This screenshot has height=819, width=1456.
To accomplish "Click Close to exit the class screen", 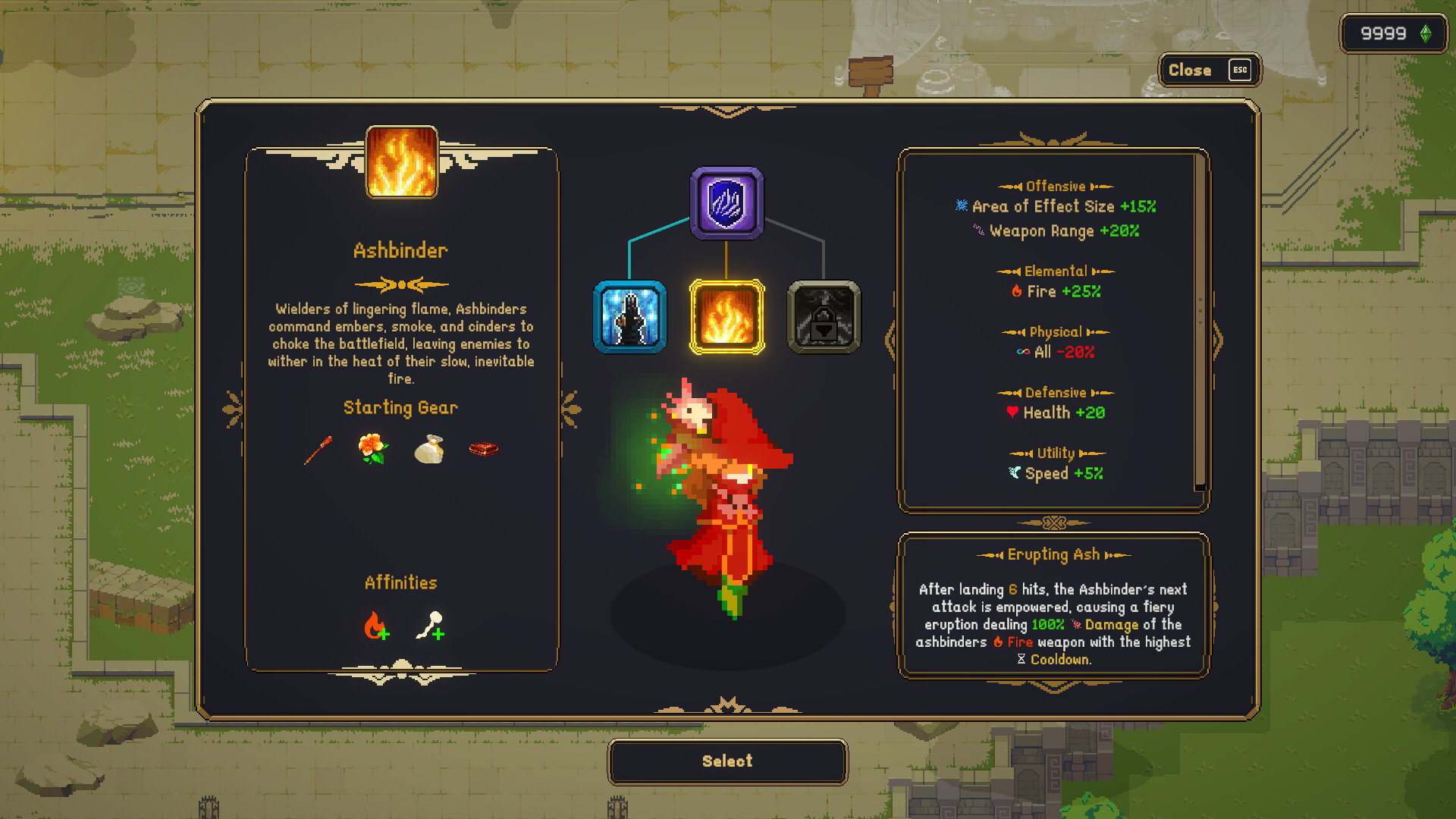I will (x=1209, y=70).
